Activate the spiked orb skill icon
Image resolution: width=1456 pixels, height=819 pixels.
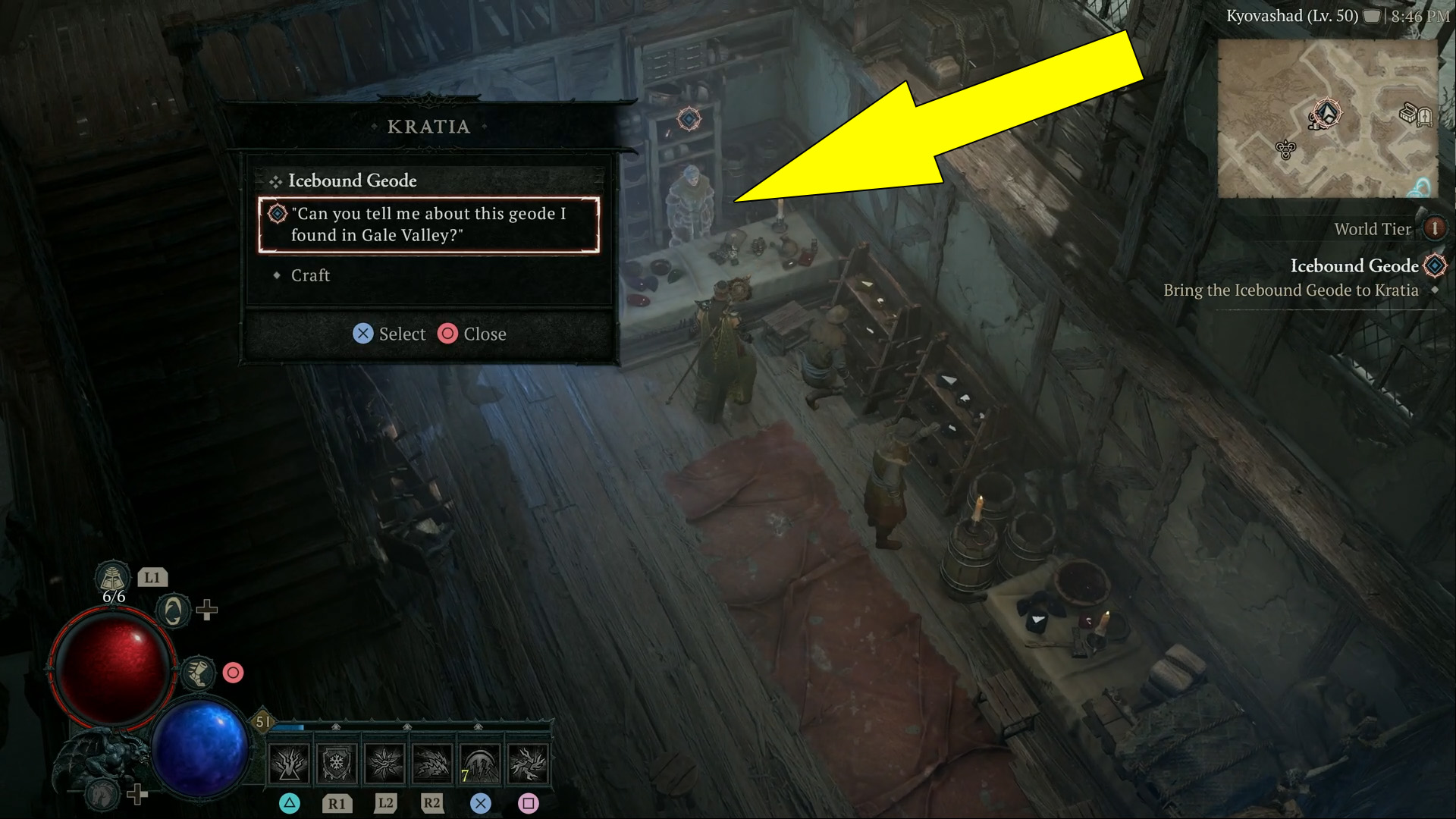[383, 764]
